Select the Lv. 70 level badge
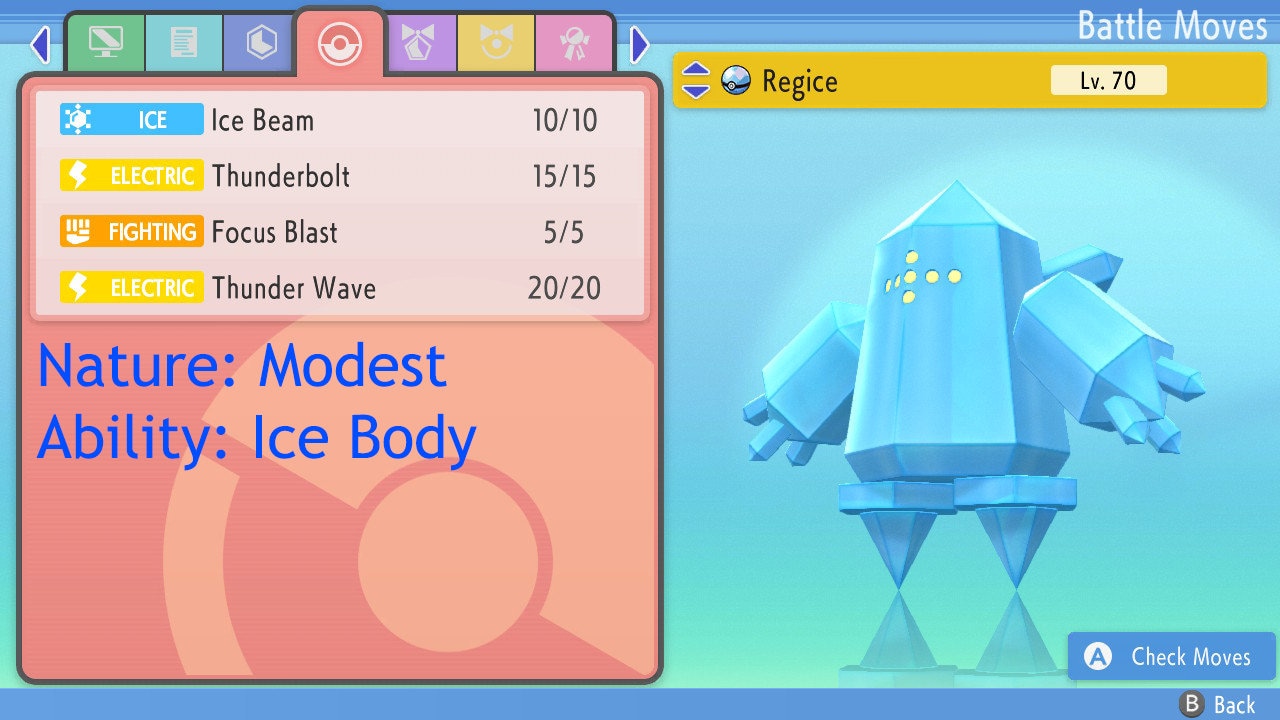 point(1110,80)
